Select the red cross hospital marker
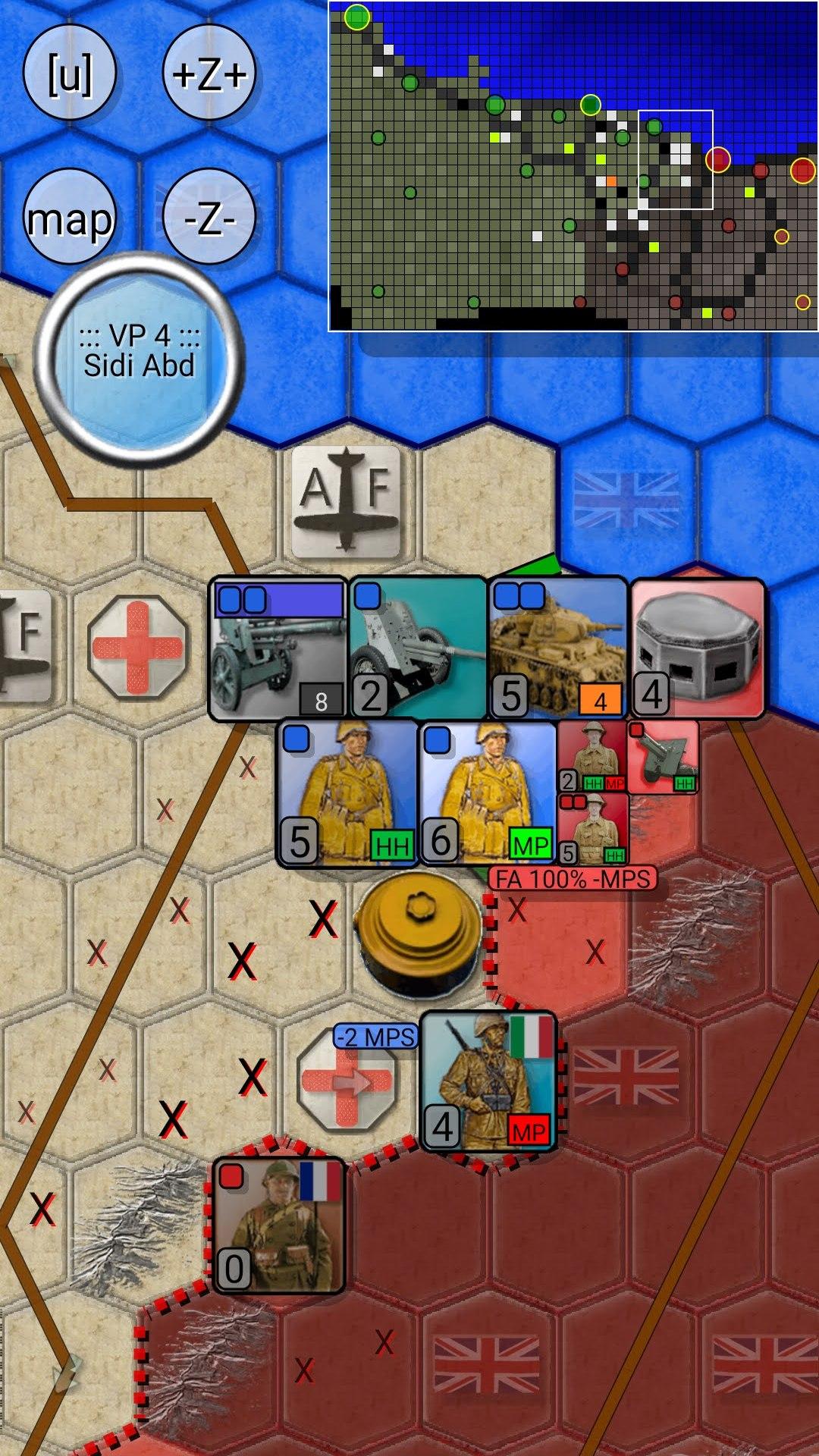The width and height of the screenshot is (819, 1456). (x=137, y=647)
